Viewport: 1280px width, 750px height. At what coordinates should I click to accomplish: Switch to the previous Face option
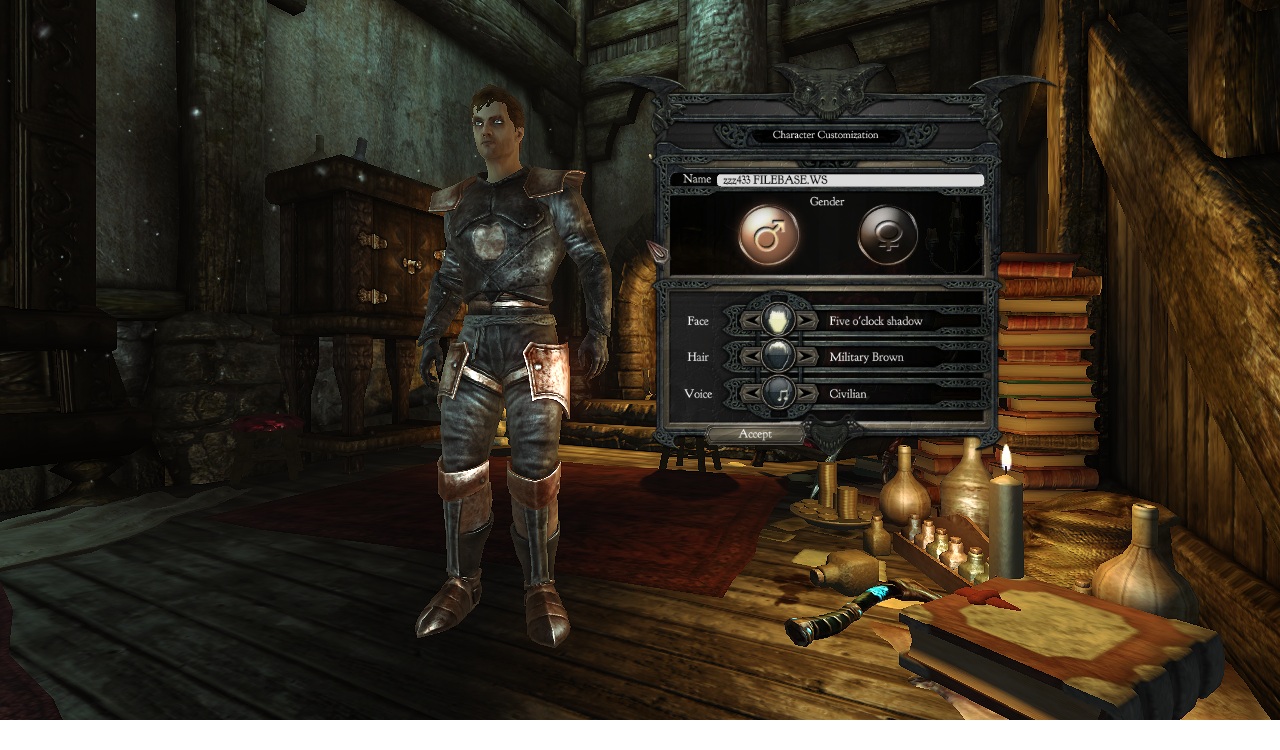[x=751, y=321]
